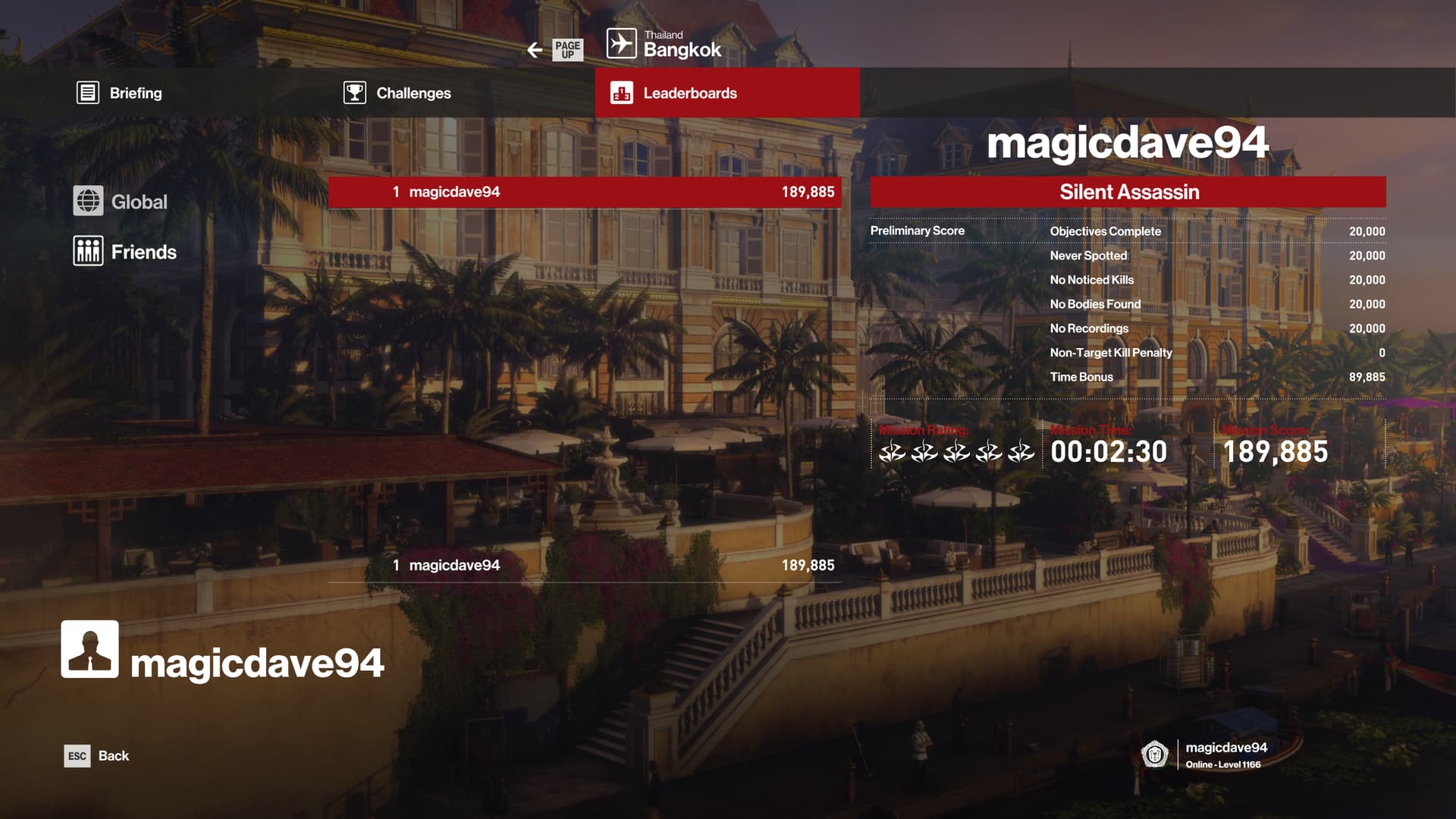The width and height of the screenshot is (1456, 819).
Task: Open the magicdave94 online profile badge
Action: coord(1206,755)
